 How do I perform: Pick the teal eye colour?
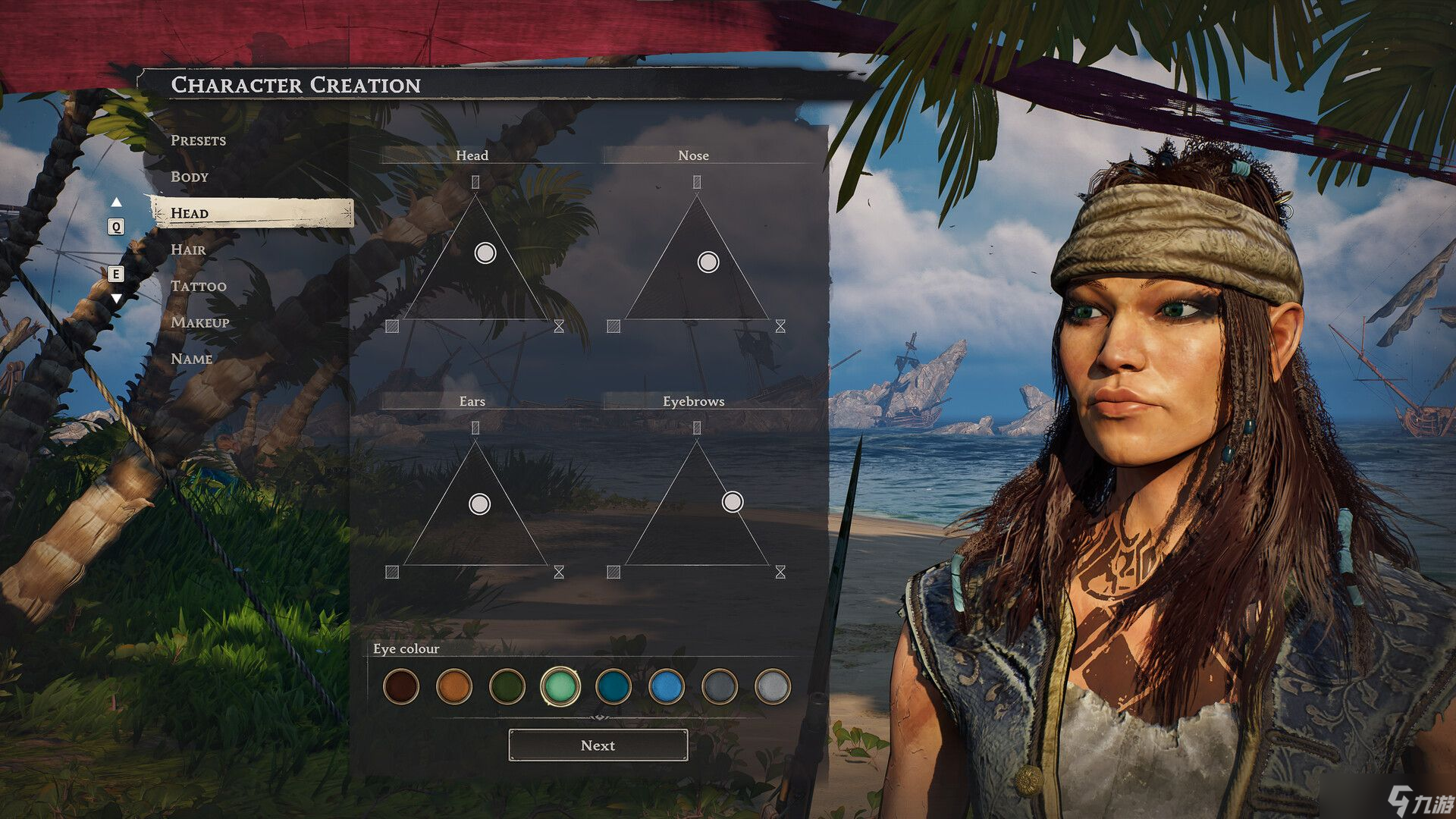(613, 686)
